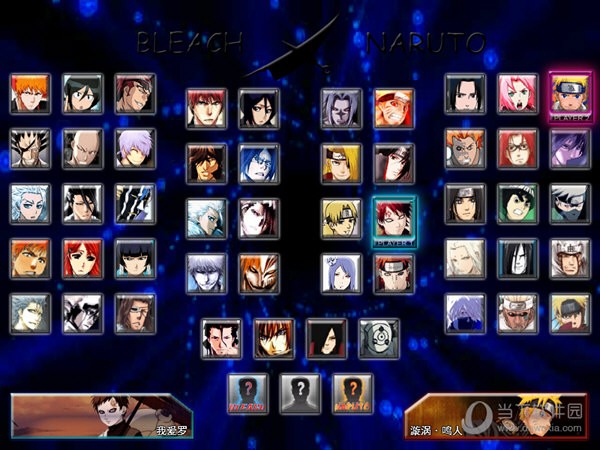Screen dimensions: 600x450
Task: Select Byakuya's portrait
Action: [82, 203]
